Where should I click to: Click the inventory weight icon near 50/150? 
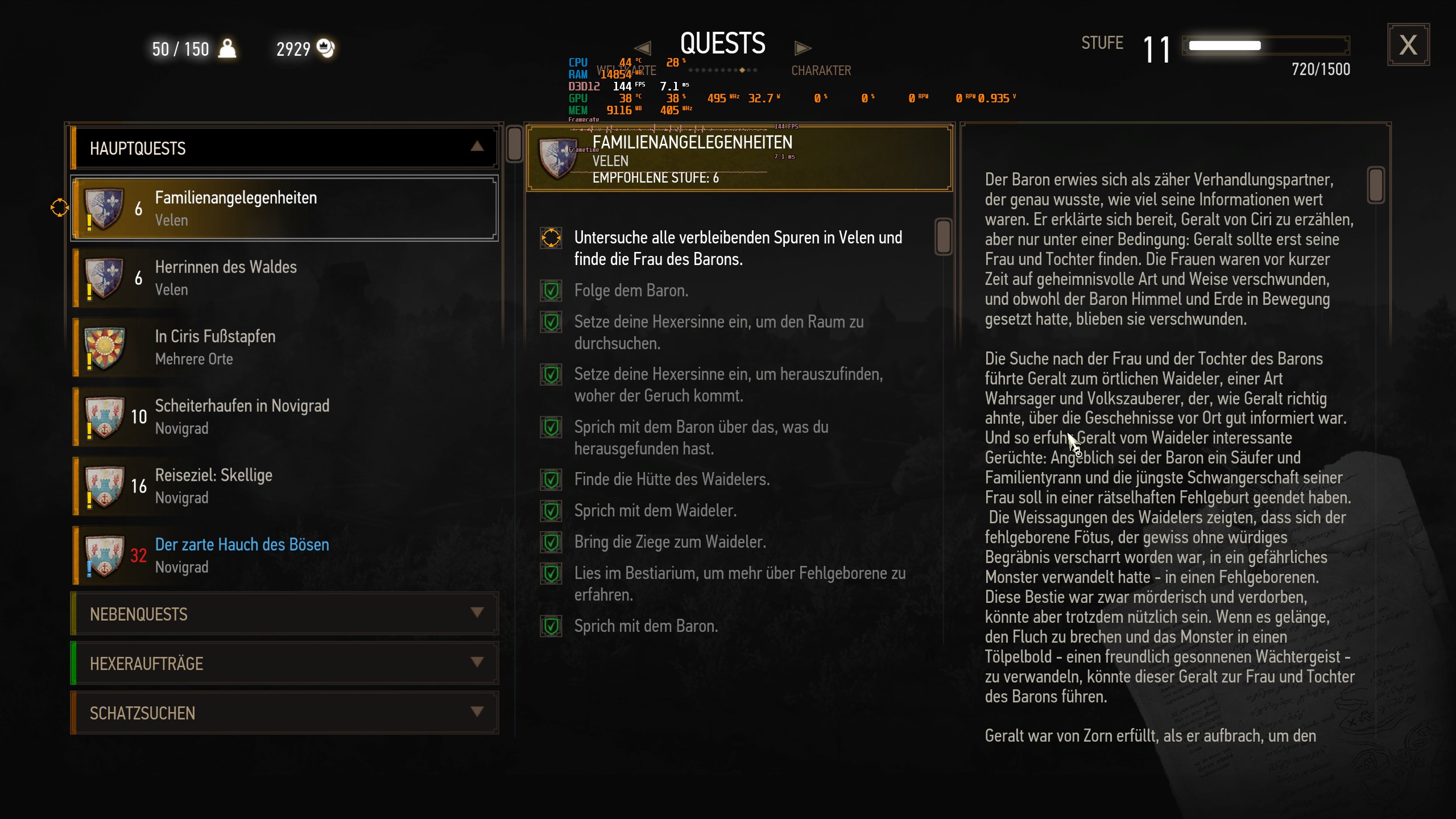[227, 49]
